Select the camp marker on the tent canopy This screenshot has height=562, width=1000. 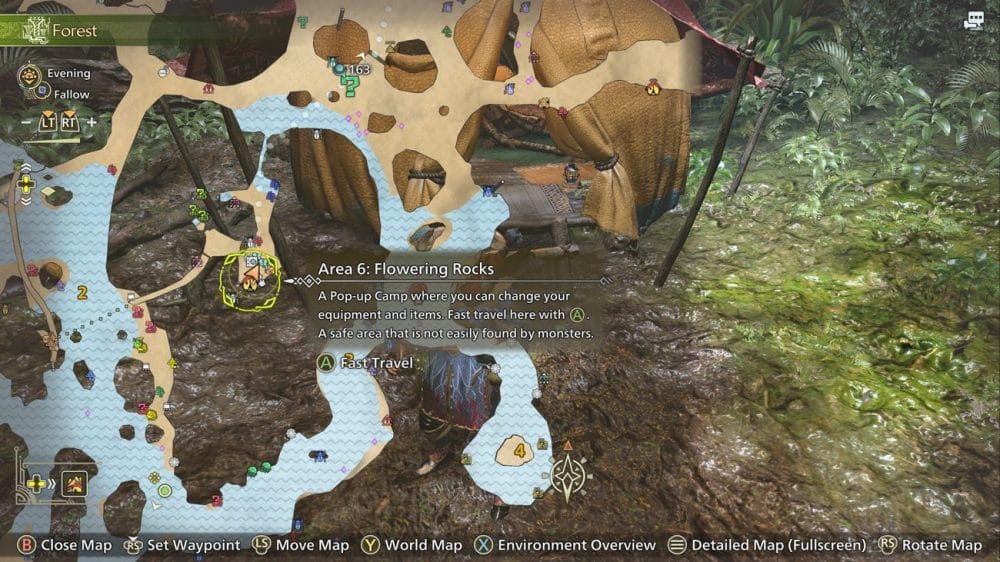(x=654, y=88)
